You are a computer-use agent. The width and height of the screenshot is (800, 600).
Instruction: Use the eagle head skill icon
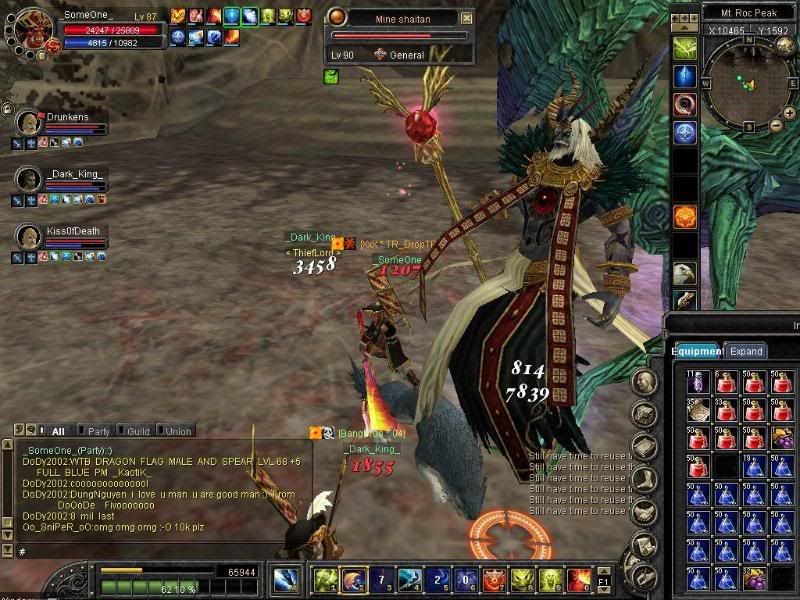click(685, 272)
